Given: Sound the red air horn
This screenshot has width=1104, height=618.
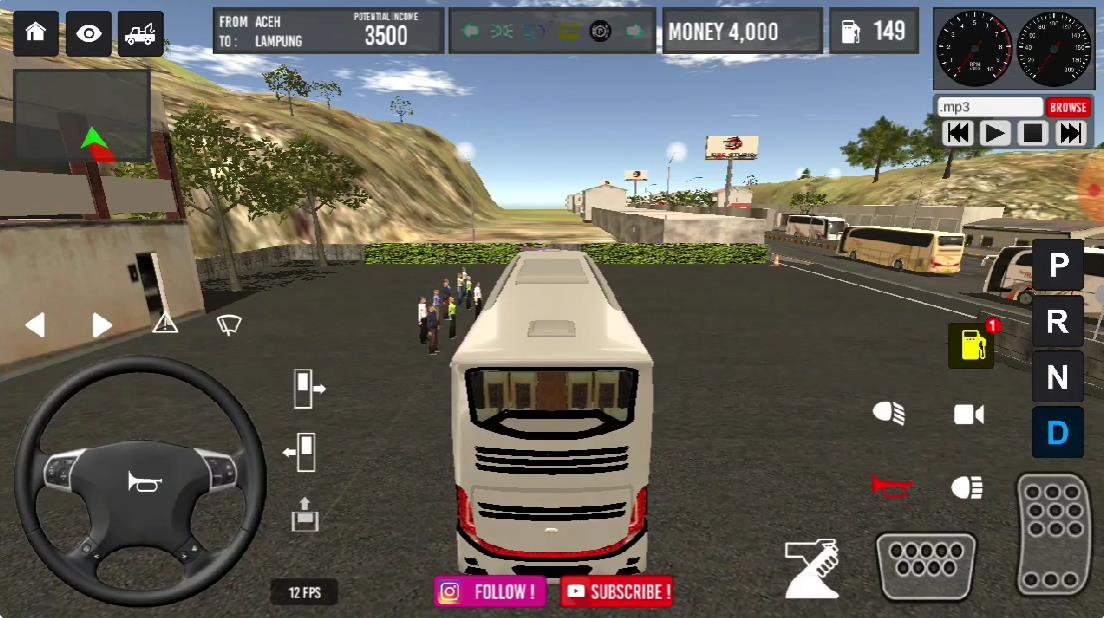Looking at the screenshot, I should [890, 486].
